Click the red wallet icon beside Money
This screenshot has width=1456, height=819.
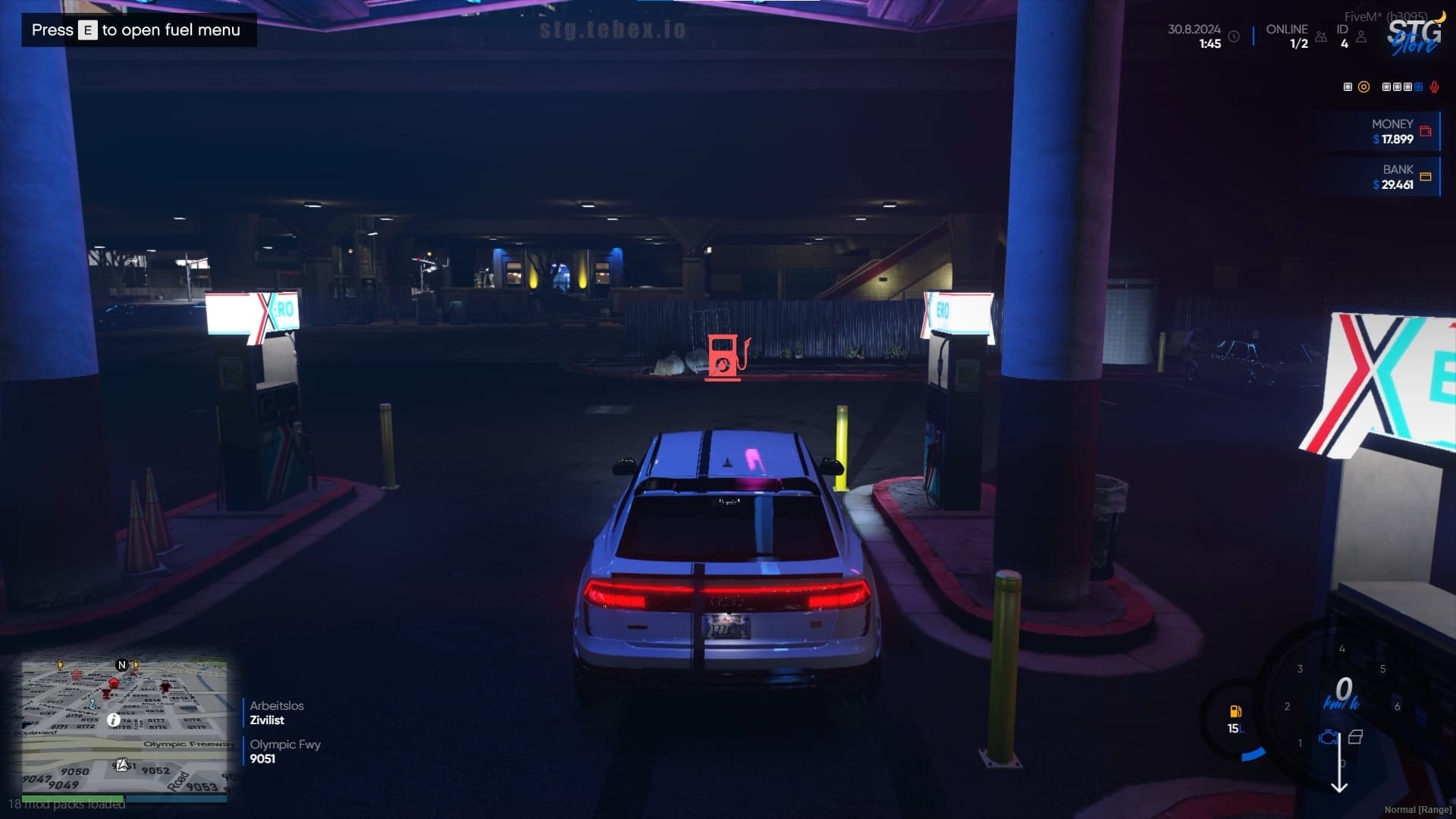pyautogui.click(x=1426, y=131)
